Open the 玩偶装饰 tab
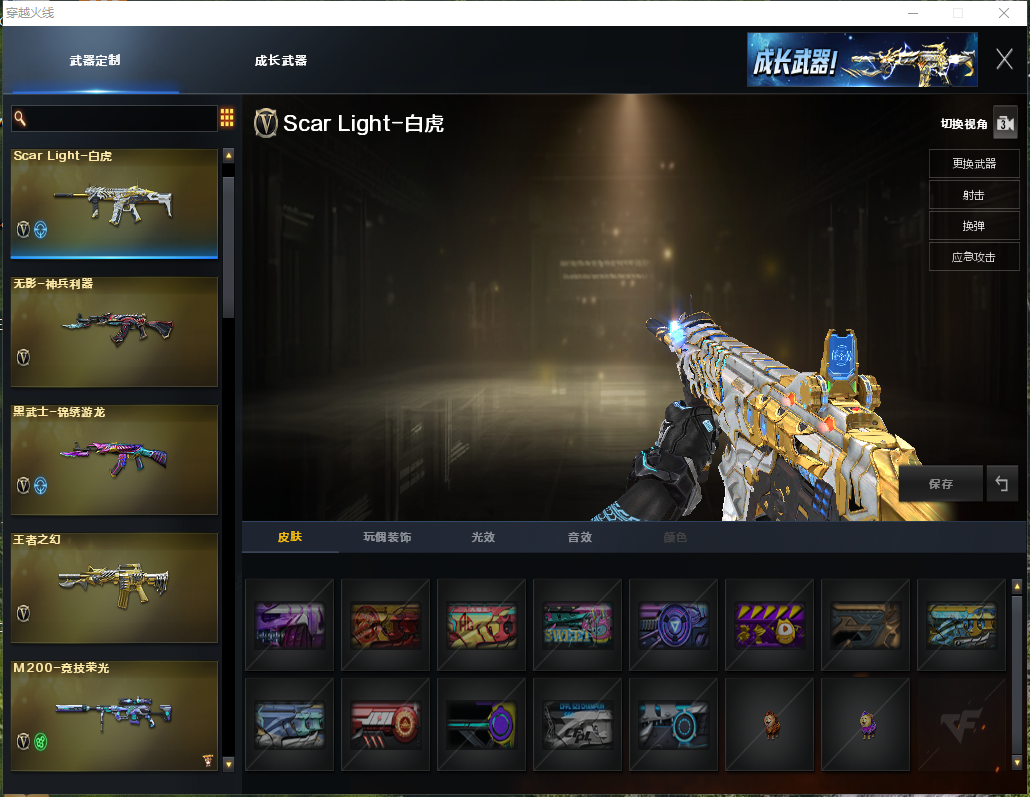The image size is (1030, 797). [x=387, y=538]
